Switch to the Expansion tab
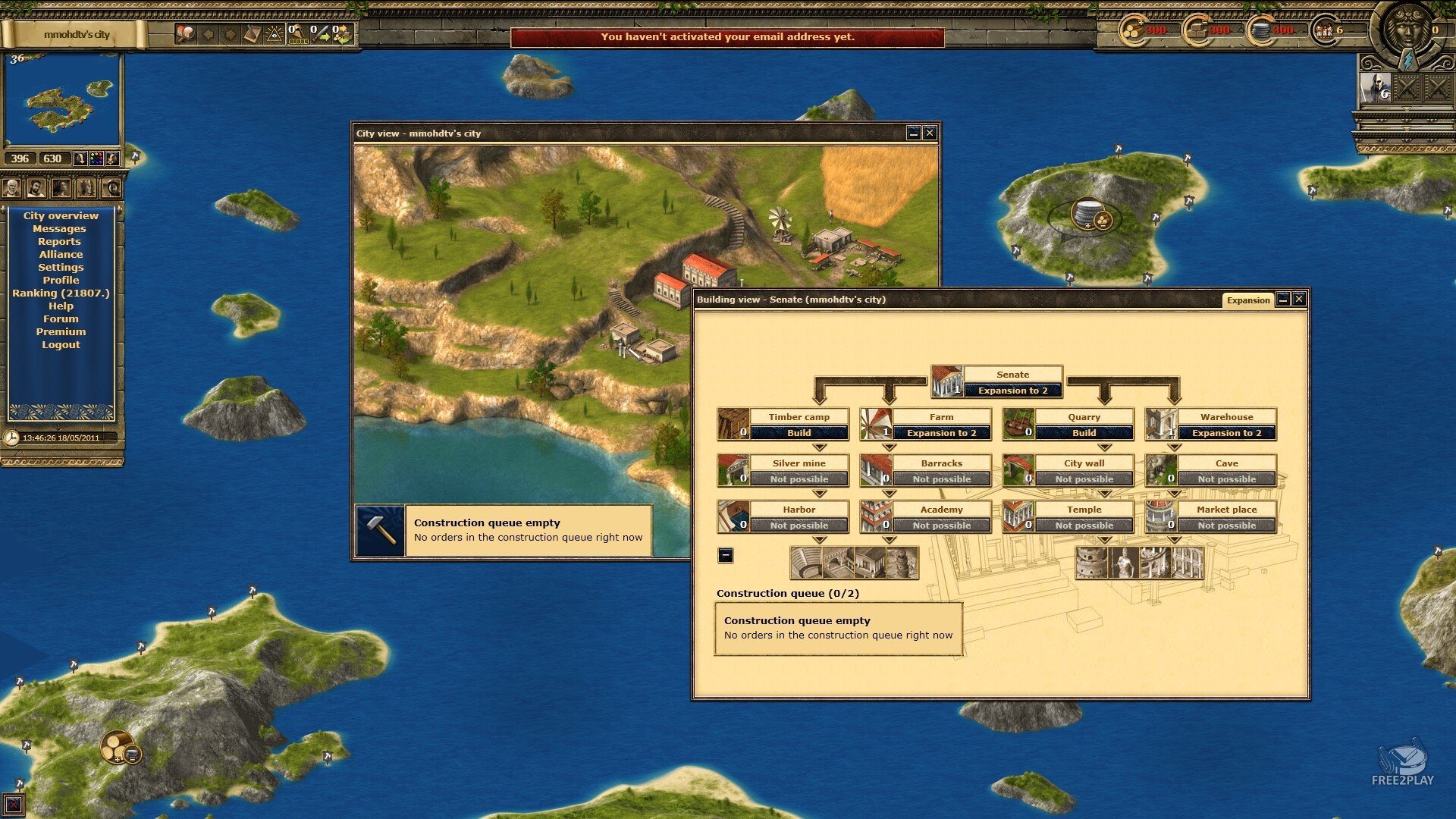Screen dimensions: 1456x819 tap(1247, 300)
